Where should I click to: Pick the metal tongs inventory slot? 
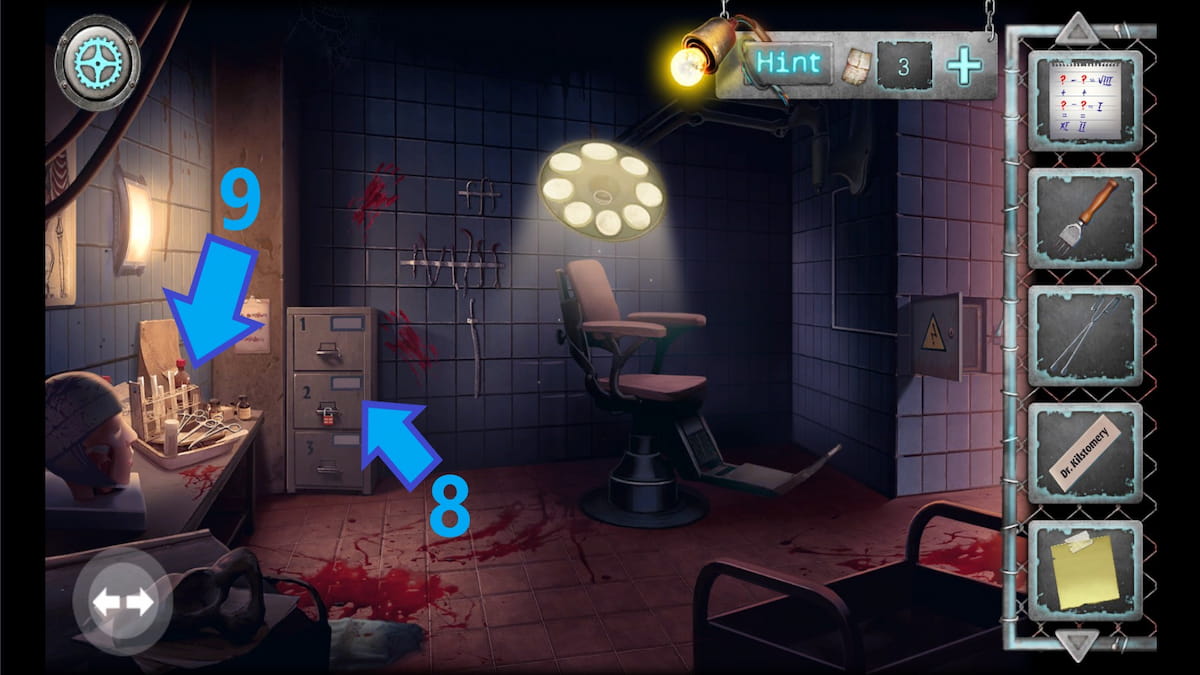point(1085,335)
